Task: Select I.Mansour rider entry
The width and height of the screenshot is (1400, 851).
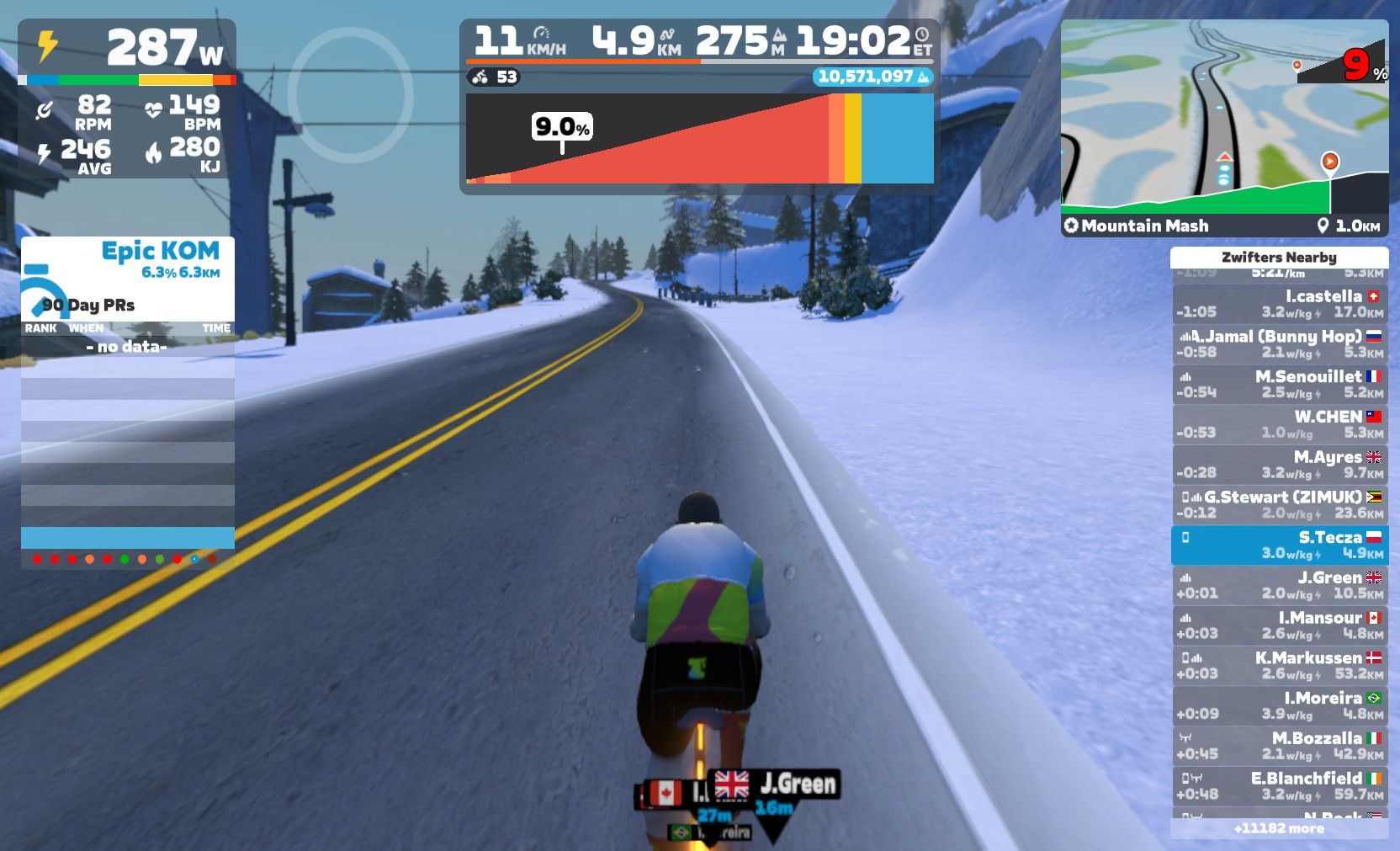Action: click(x=1279, y=625)
